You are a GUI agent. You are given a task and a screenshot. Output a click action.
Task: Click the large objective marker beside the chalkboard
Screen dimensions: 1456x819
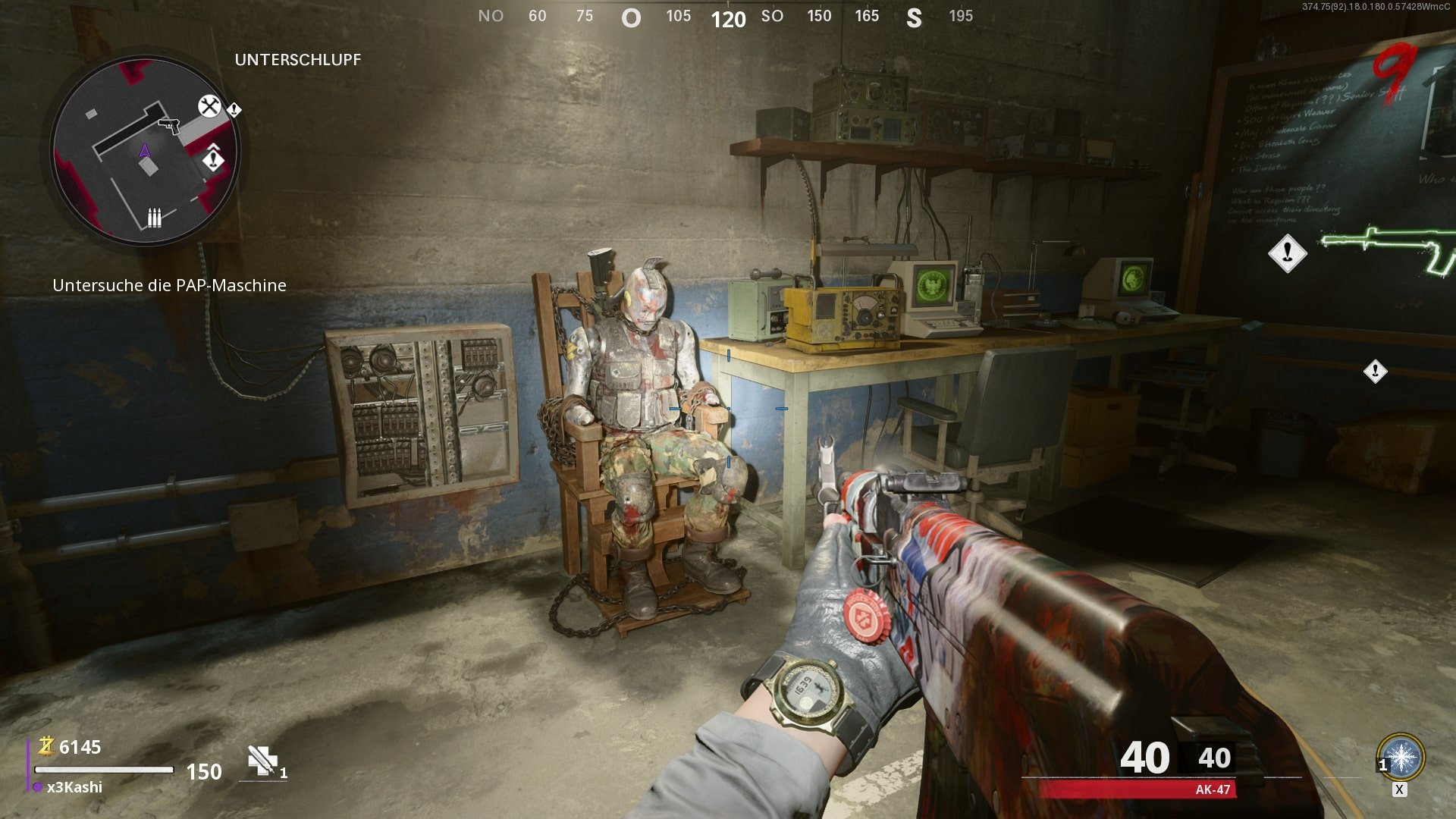1287,253
